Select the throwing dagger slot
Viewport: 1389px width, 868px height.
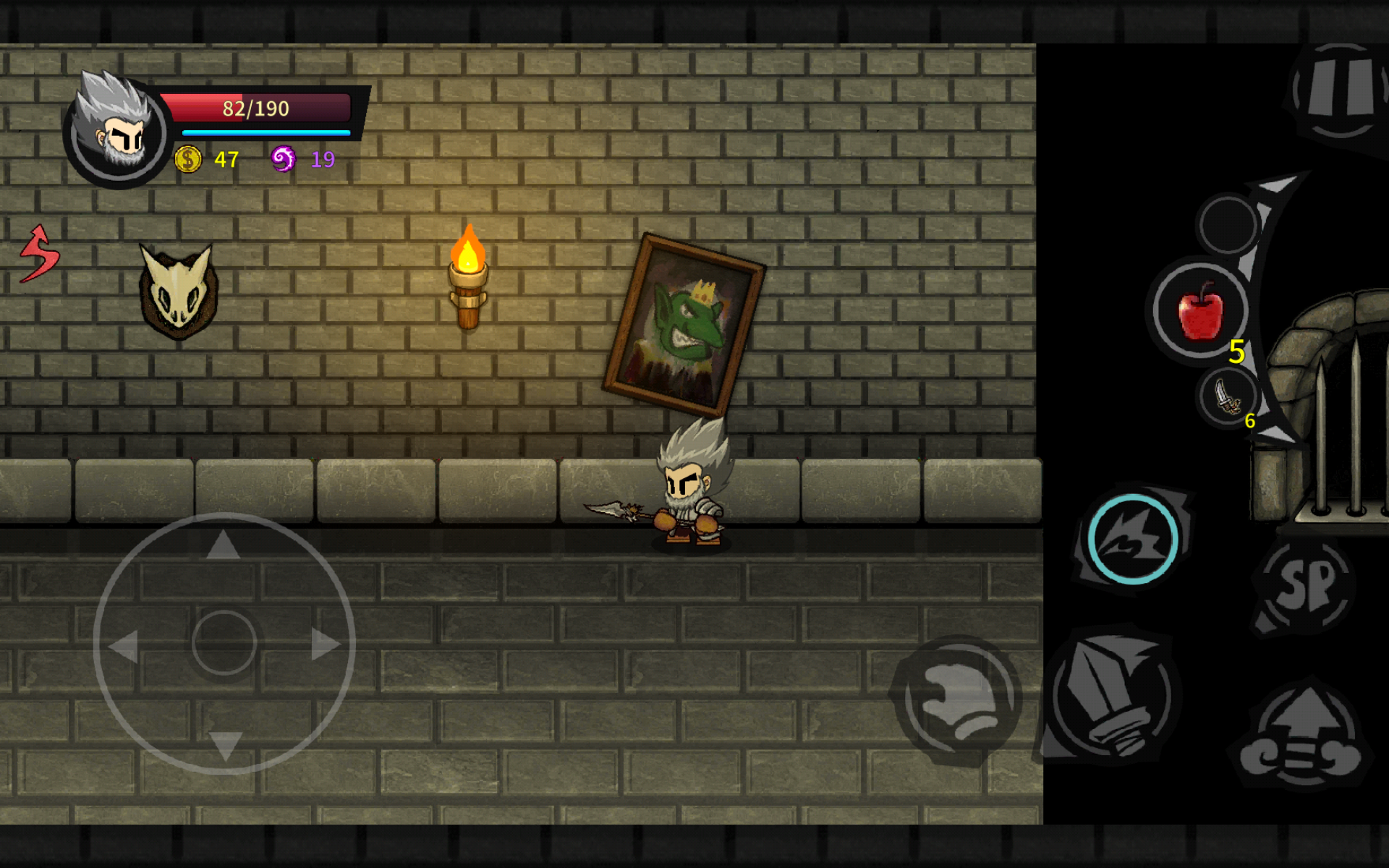(1228, 398)
